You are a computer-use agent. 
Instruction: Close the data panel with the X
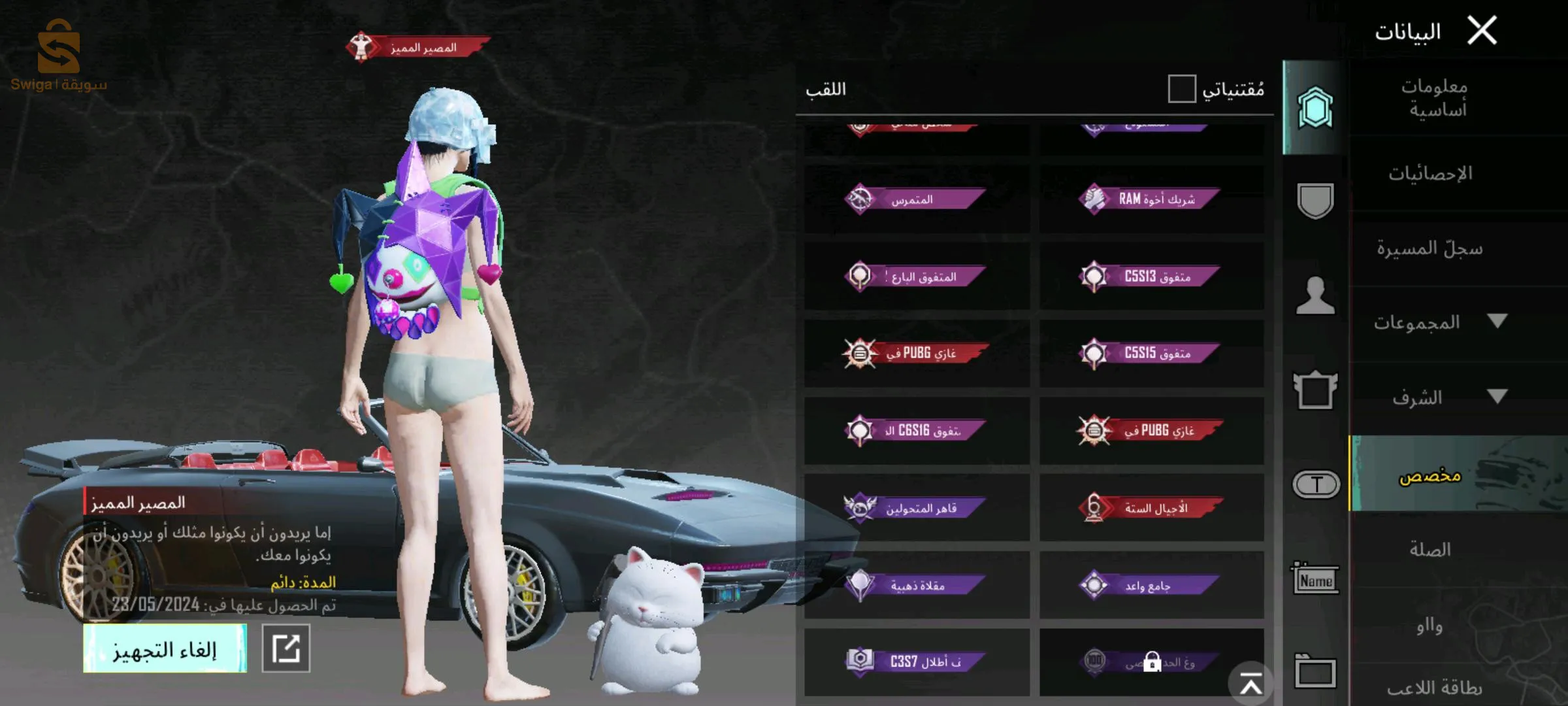1482,31
